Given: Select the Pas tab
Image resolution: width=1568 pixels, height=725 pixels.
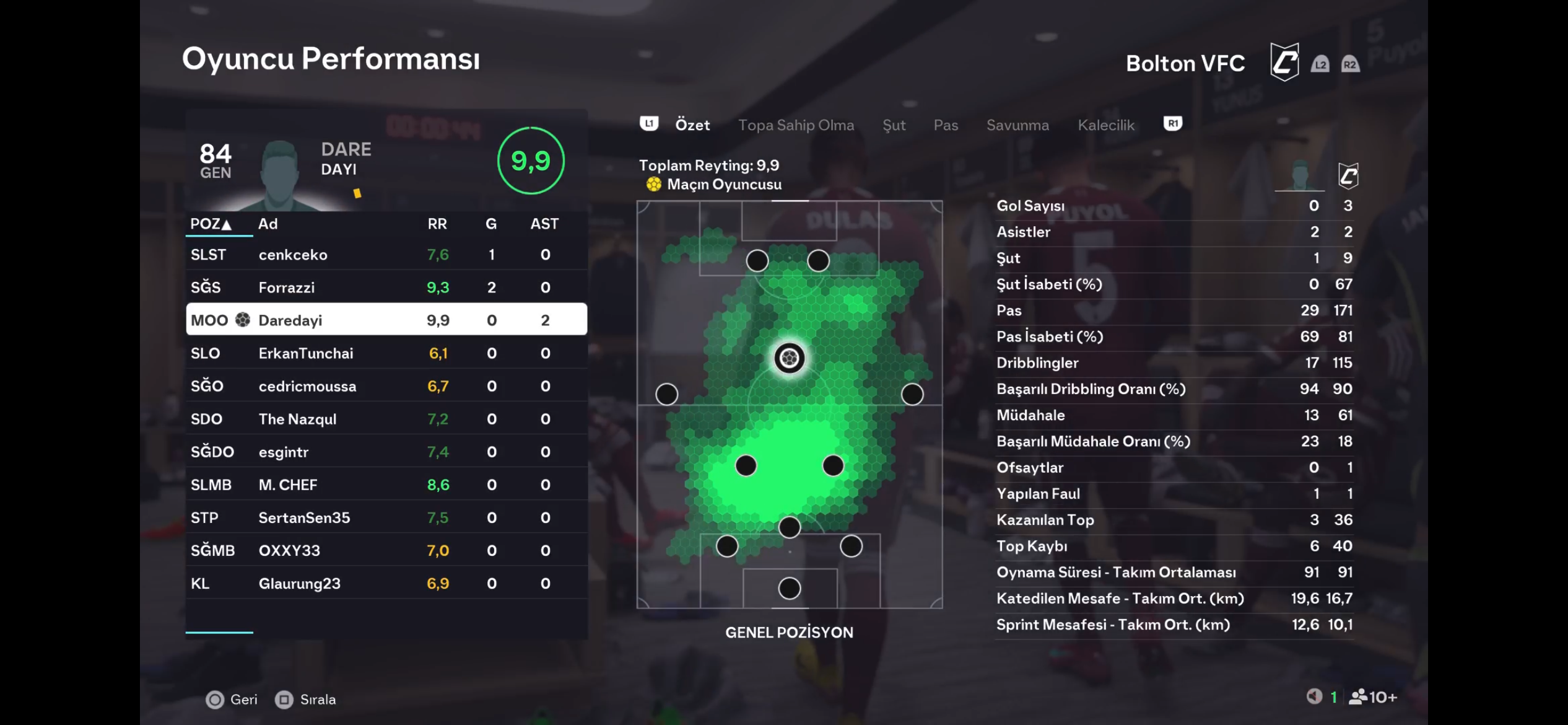Looking at the screenshot, I should [946, 125].
